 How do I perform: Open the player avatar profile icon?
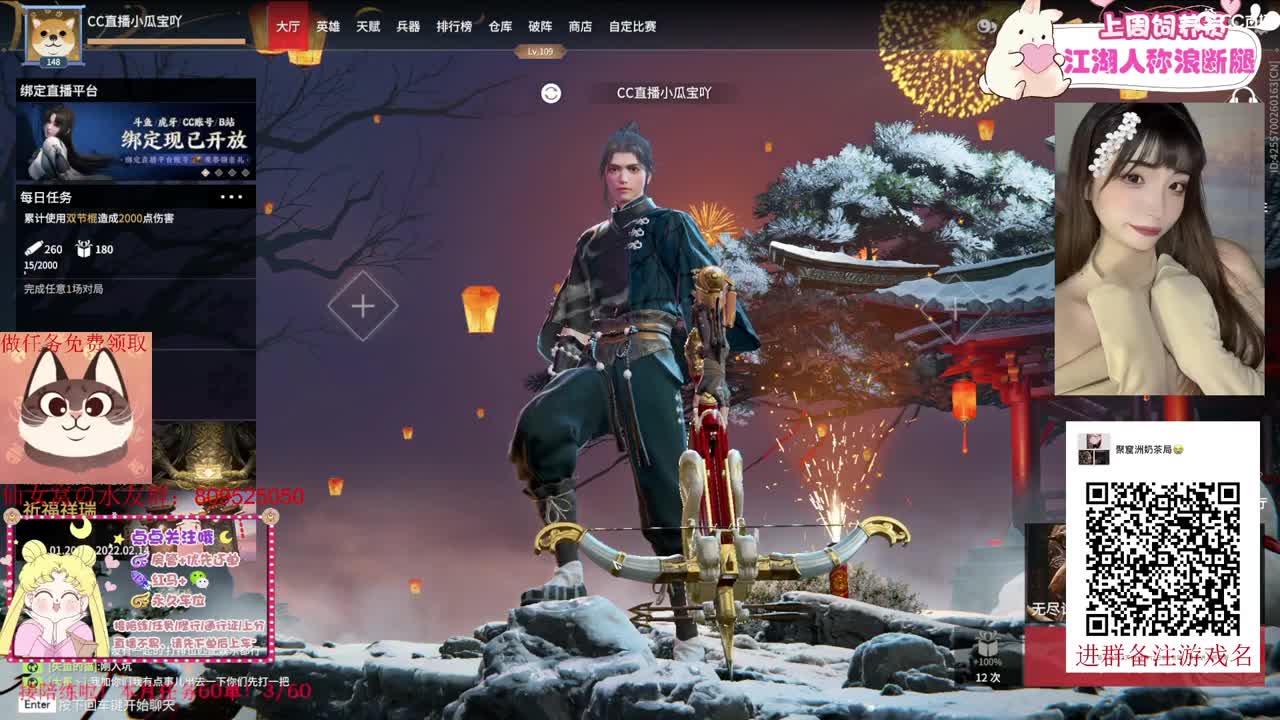(x=52, y=31)
